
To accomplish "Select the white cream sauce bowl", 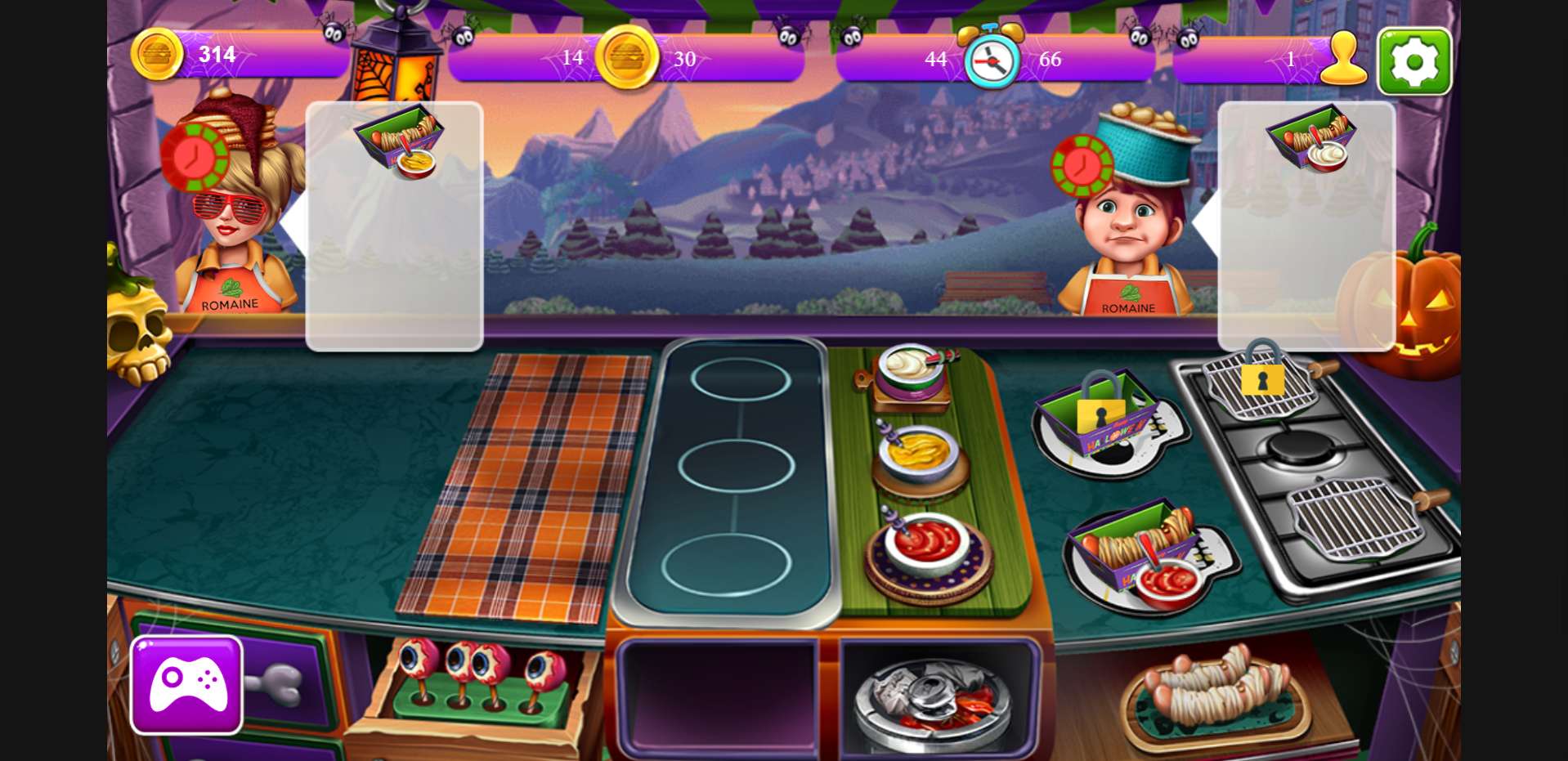I will [910, 369].
